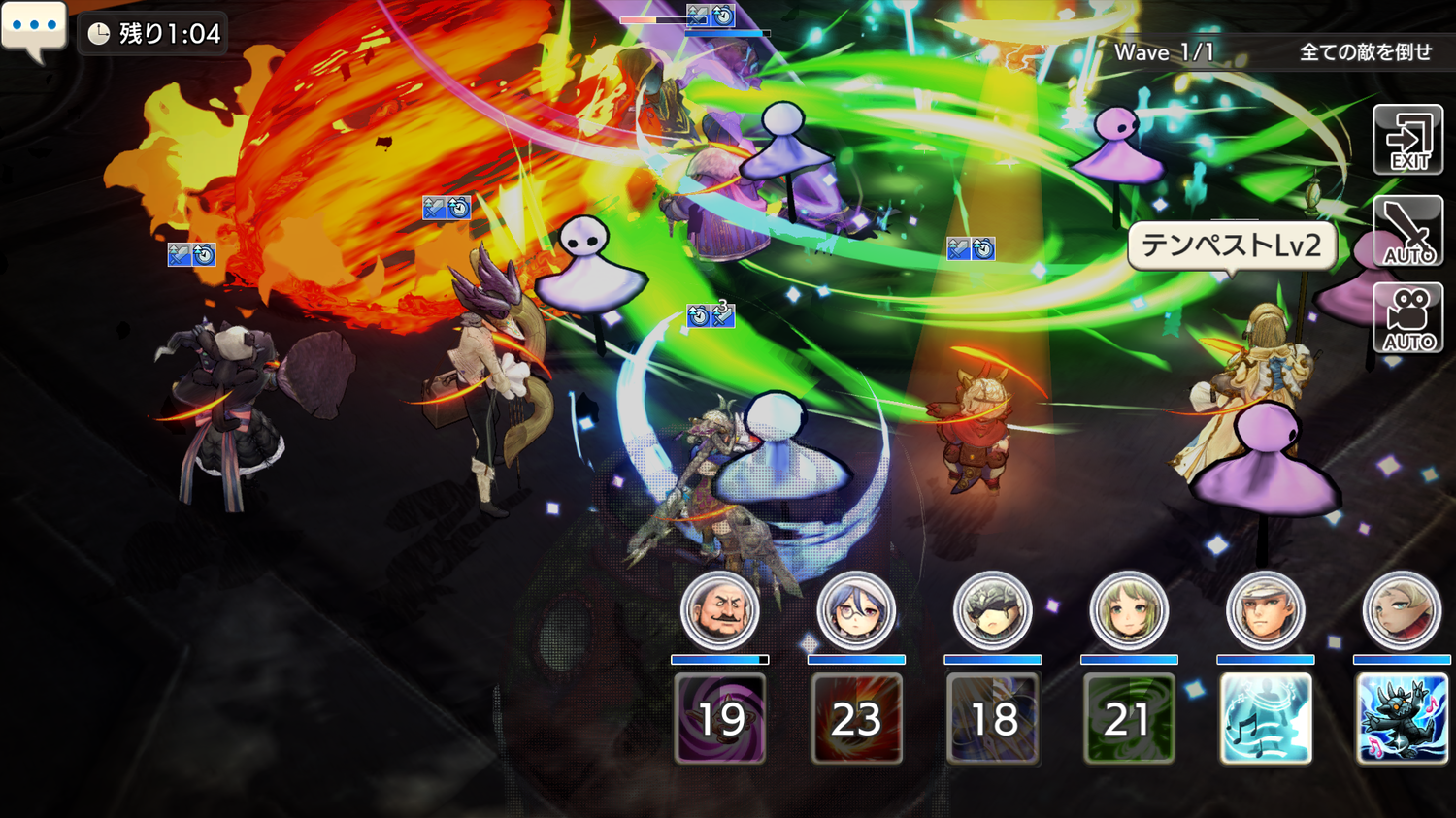1456x818 pixels.
Task: Tap the purple vortex skill showing 19
Action: (x=719, y=718)
